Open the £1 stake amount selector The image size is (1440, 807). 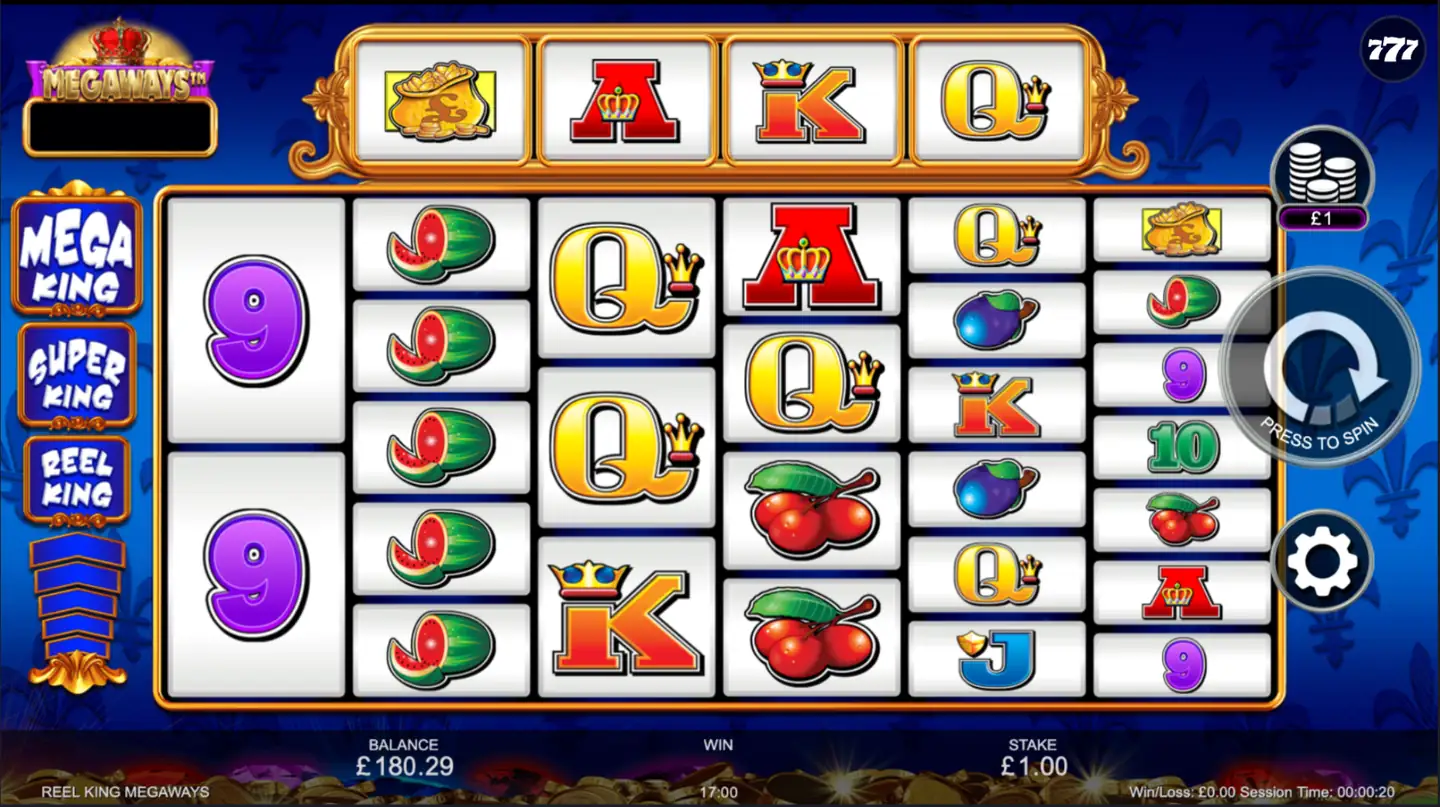click(x=1322, y=215)
